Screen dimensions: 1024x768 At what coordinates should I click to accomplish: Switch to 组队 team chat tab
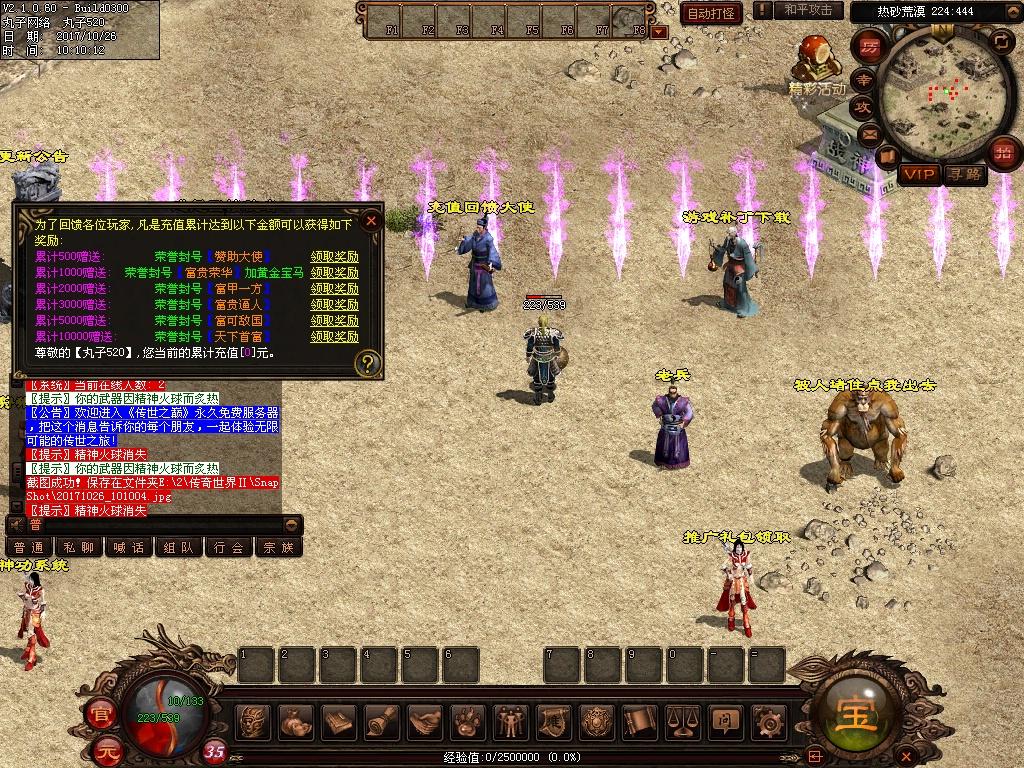tap(179, 547)
